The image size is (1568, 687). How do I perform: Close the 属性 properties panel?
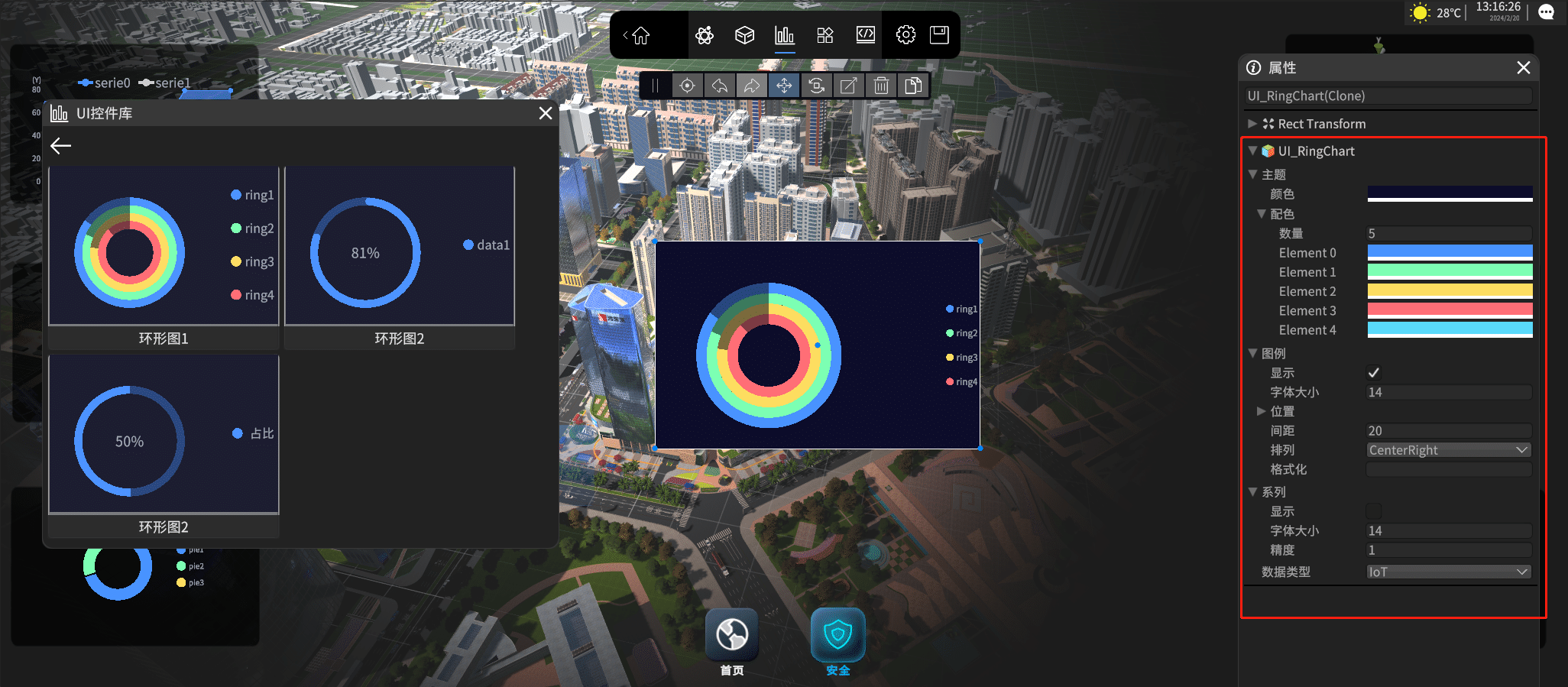1524,68
